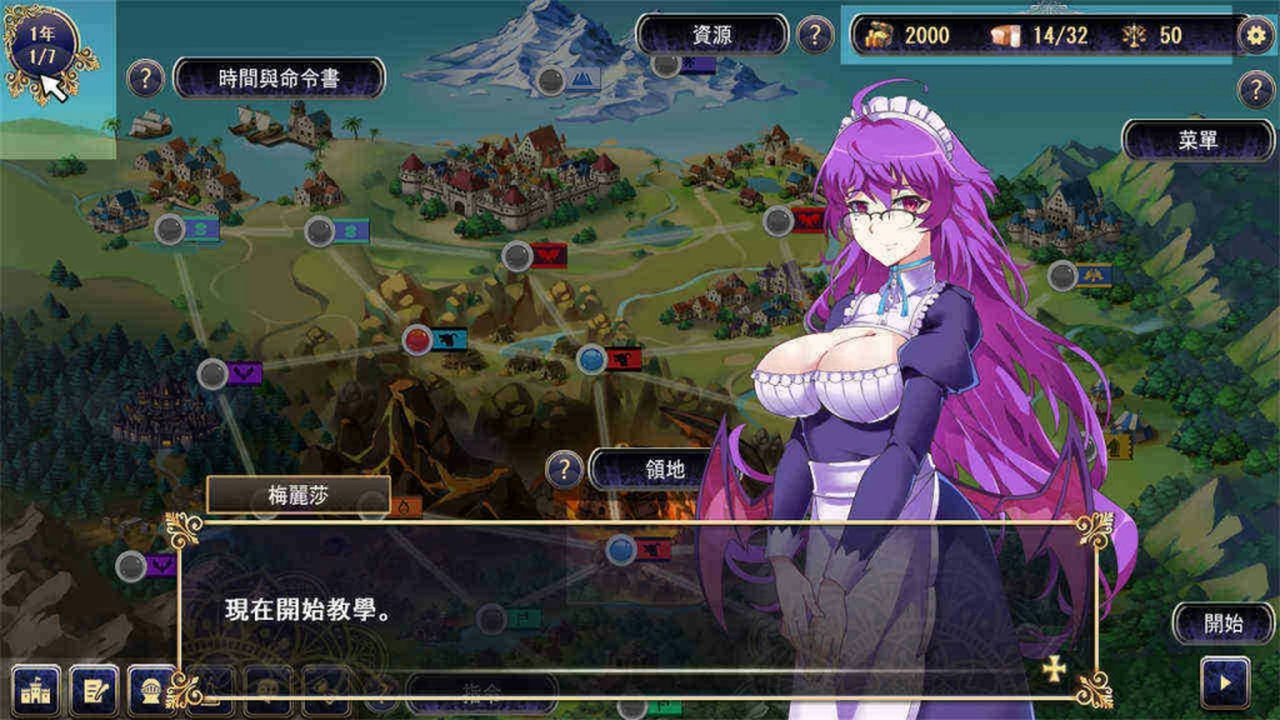
Task: Select the castle/building icon in bottom toolbar
Action: [x=35, y=692]
